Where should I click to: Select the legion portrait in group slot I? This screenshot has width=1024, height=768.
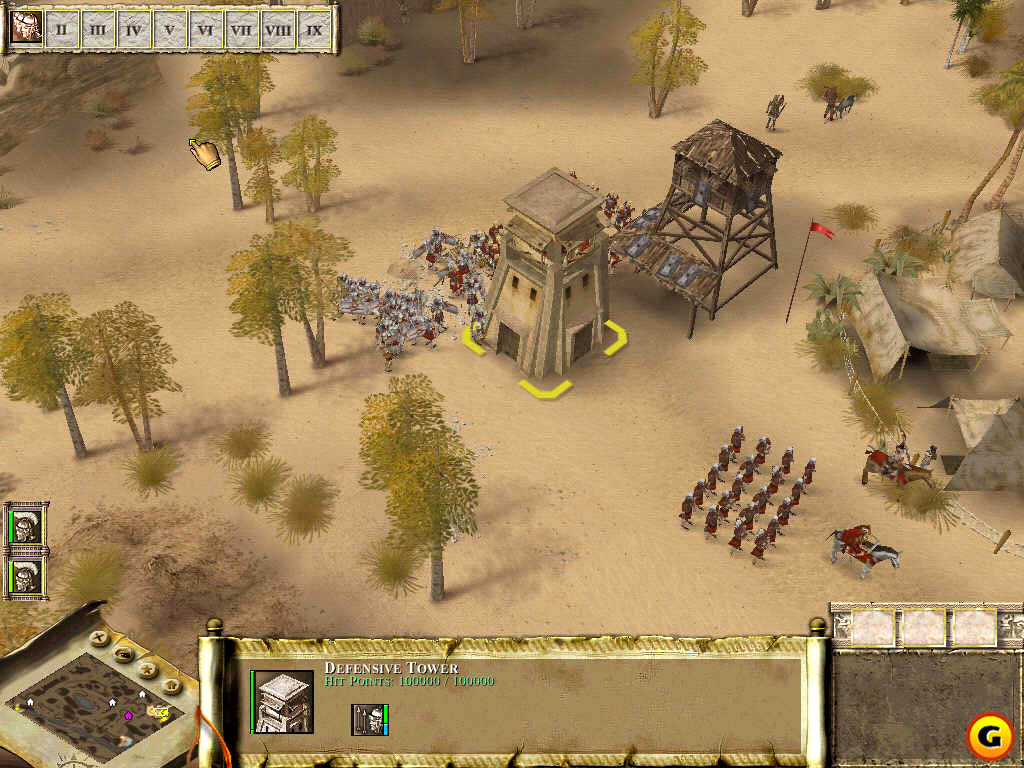point(25,29)
